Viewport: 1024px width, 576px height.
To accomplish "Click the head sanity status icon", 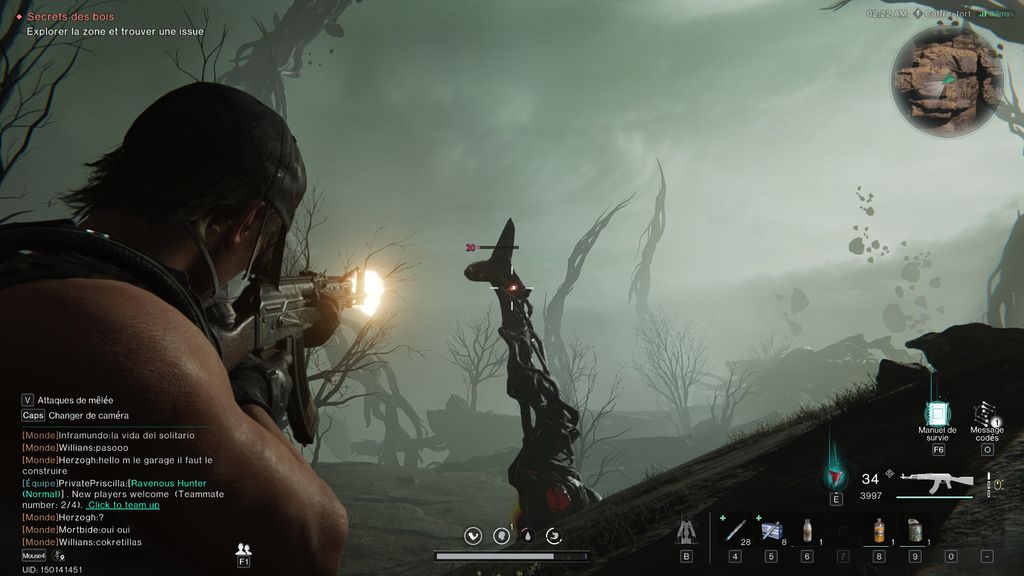I will 501,536.
